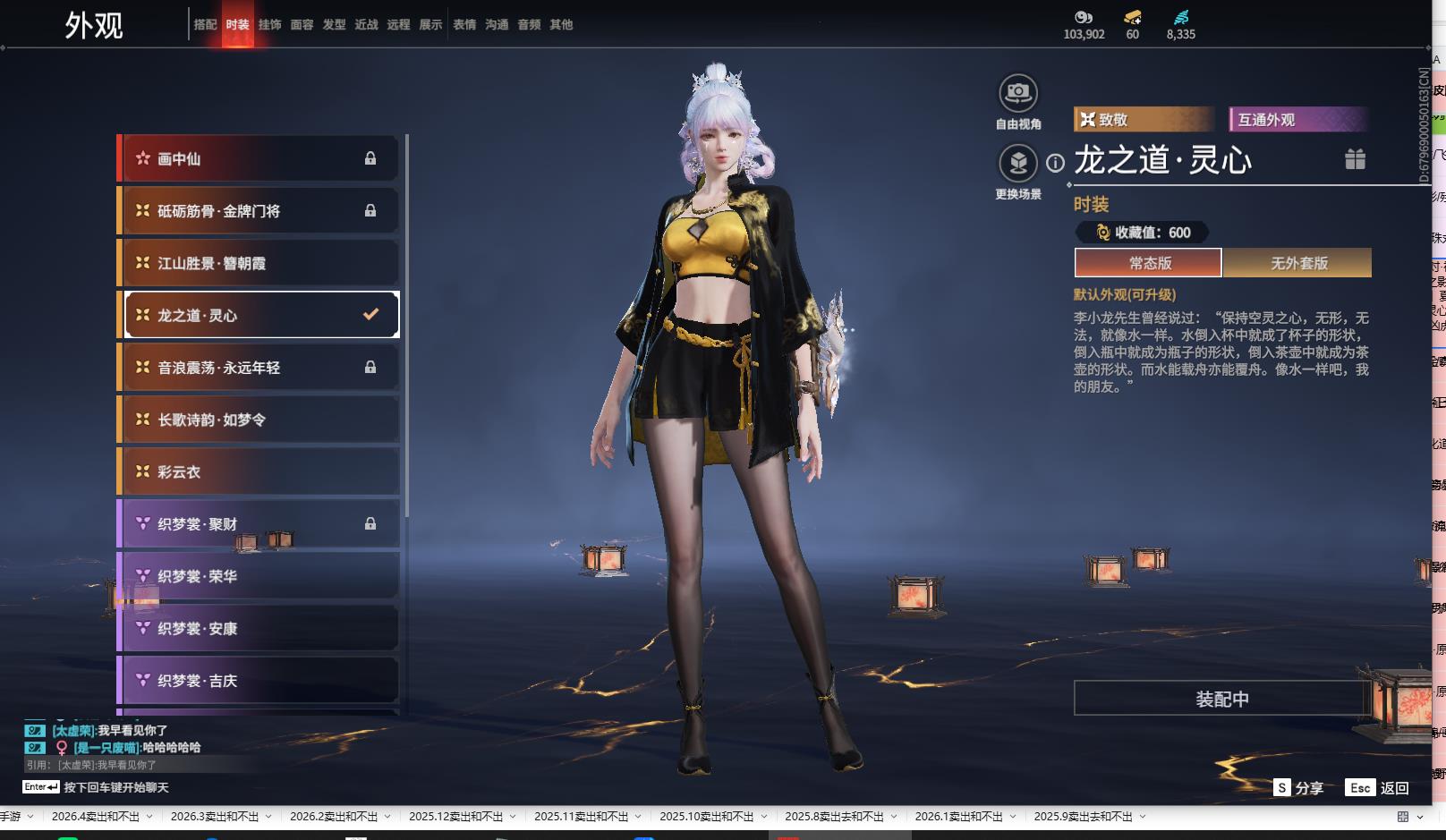Open the 面容 tab
This screenshot has height=840, width=1446.
coord(302,25)
